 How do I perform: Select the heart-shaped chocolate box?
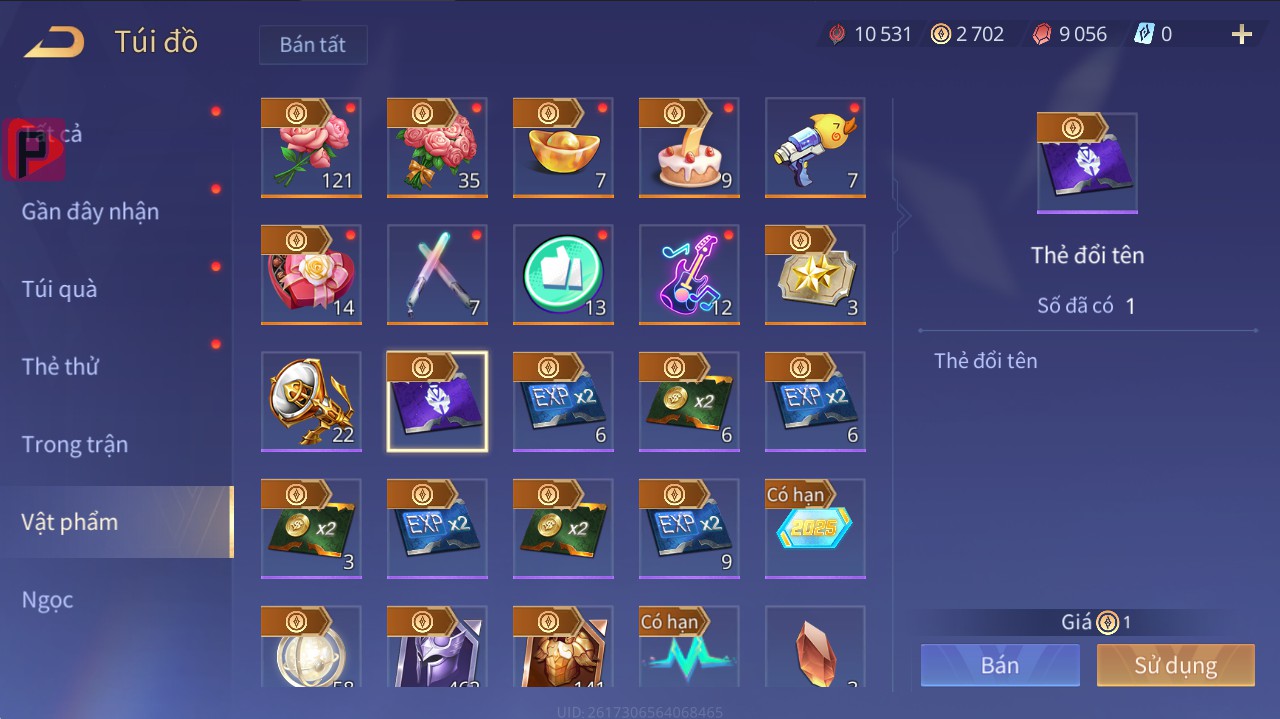coord(311,275)
